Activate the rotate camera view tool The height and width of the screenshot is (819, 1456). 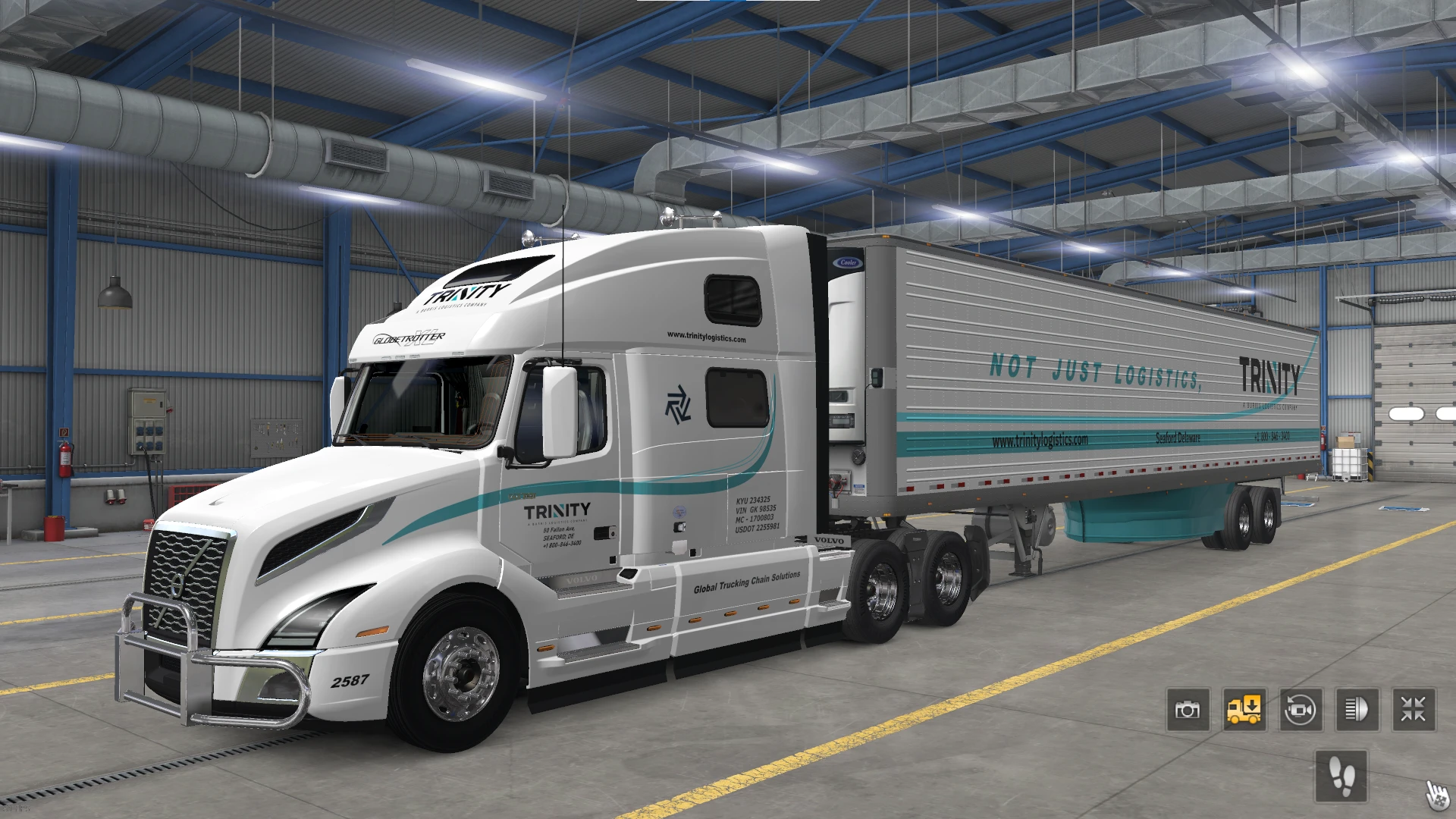click(x=1300, y=710)
